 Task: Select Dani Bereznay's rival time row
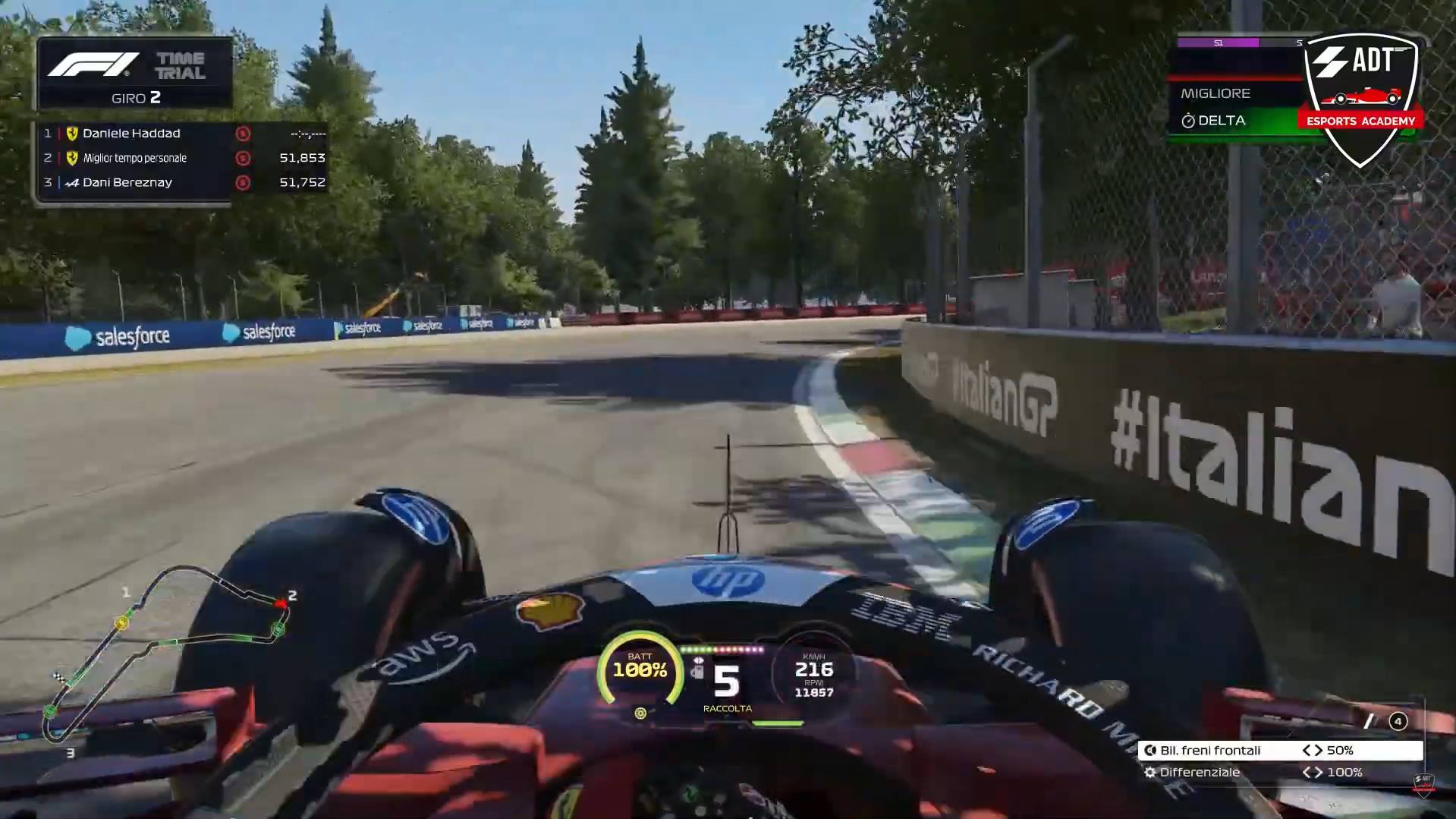184,182
